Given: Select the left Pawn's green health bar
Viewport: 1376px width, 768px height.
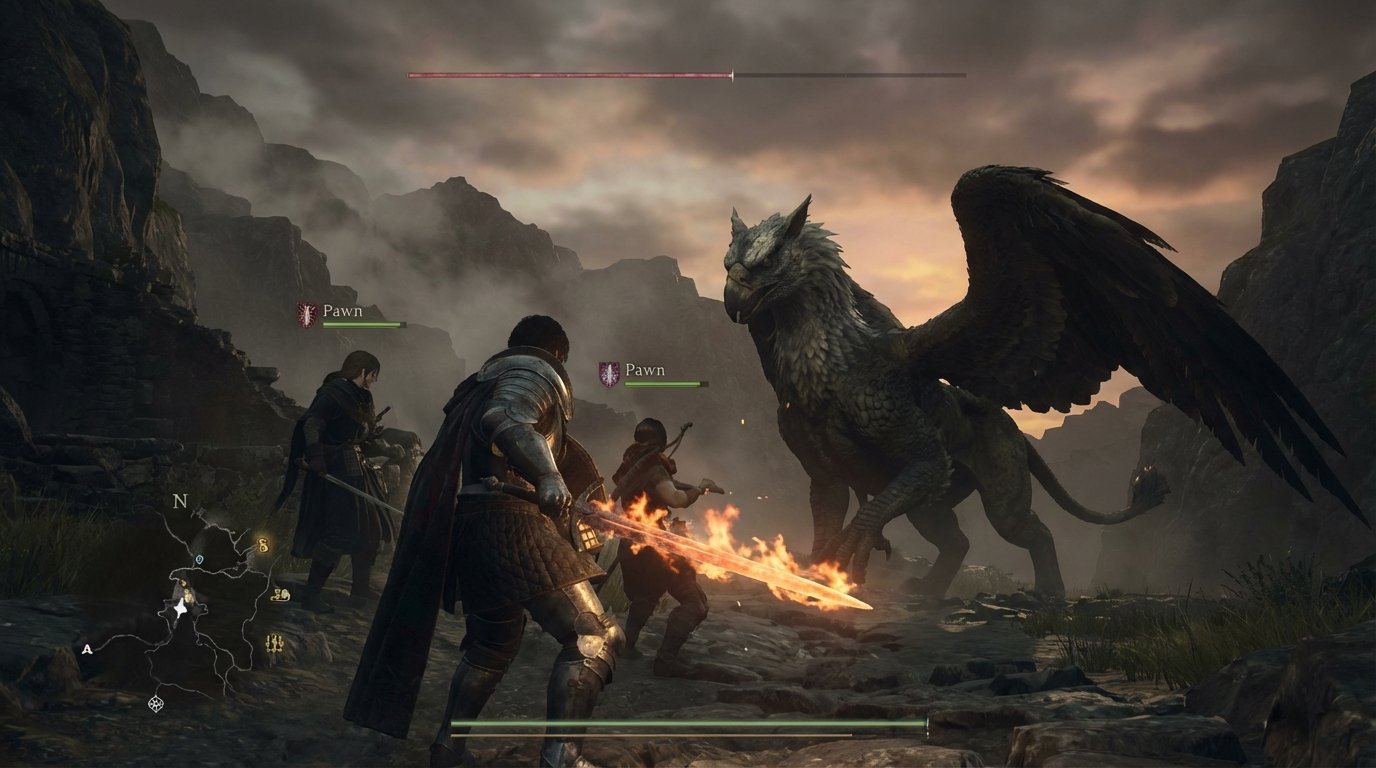Looking at the screenshot, I should click(363, 325).
